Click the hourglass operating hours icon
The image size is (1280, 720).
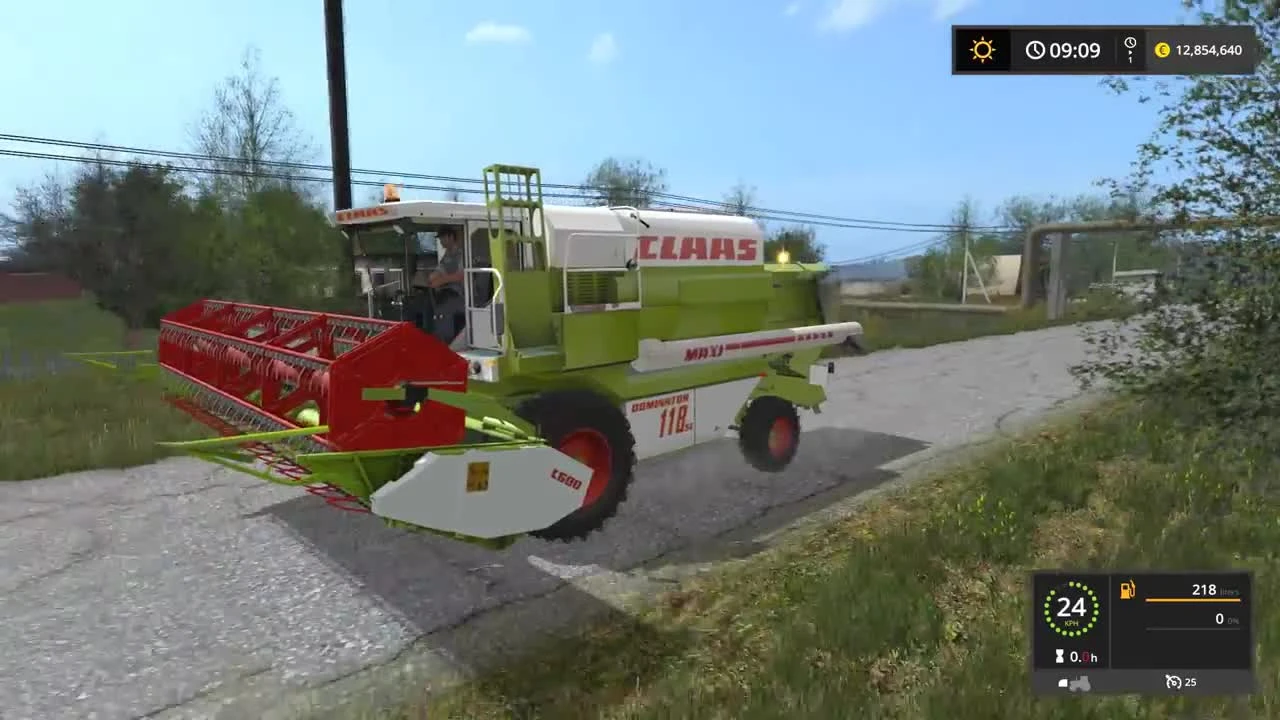click(1059, 656)
